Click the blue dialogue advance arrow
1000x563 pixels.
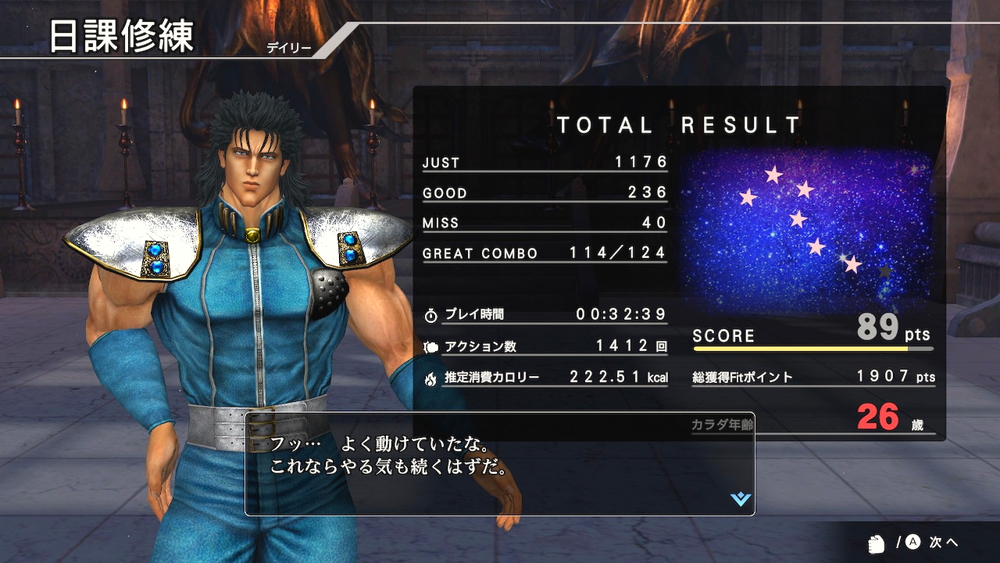click(740, 498)
